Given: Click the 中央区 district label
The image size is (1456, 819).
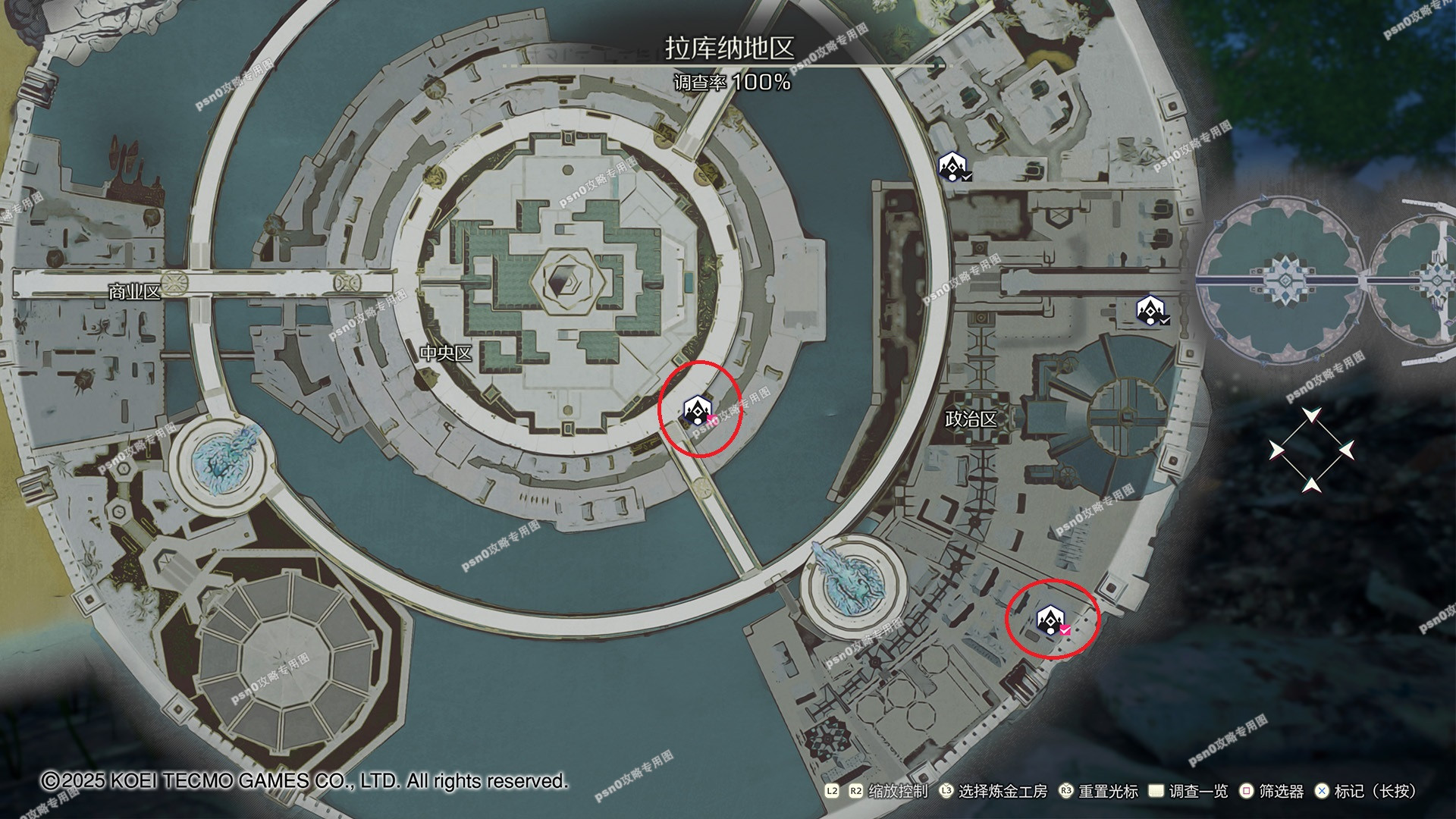Looking at the screenshot, I should click(446, 353).
